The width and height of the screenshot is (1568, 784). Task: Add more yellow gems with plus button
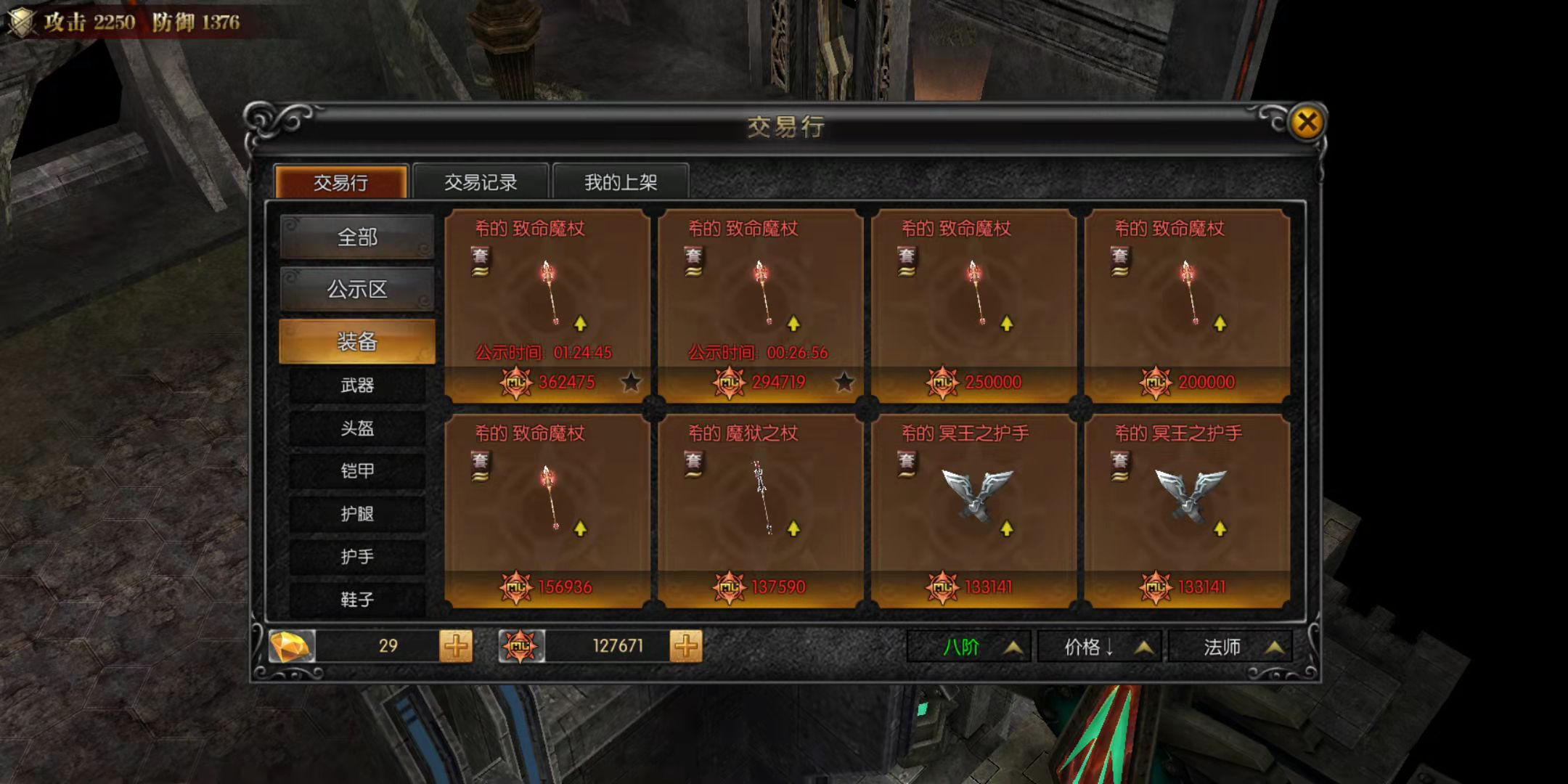point(456,645)
